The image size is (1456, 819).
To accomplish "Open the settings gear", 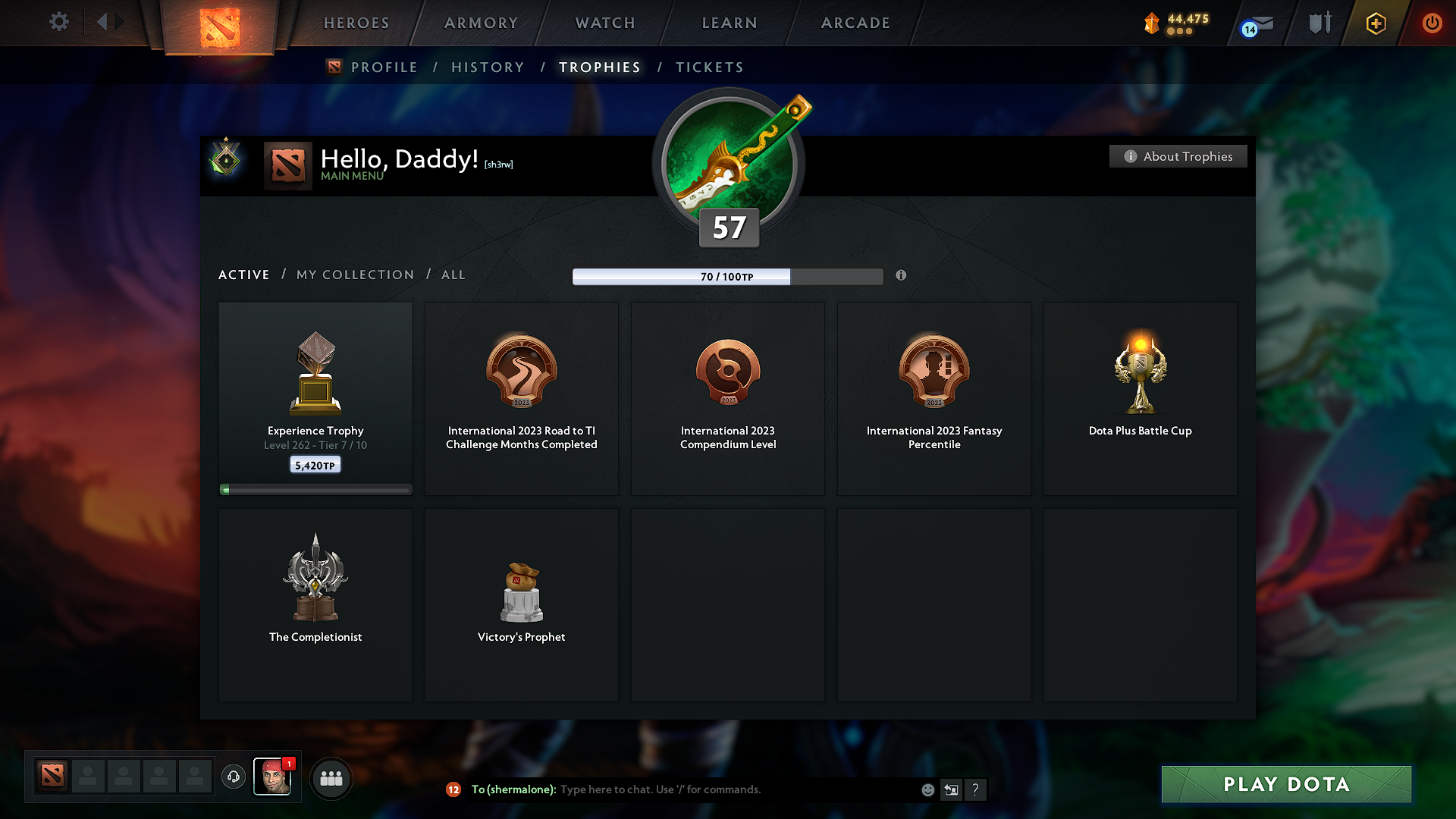I will (58, 22).
